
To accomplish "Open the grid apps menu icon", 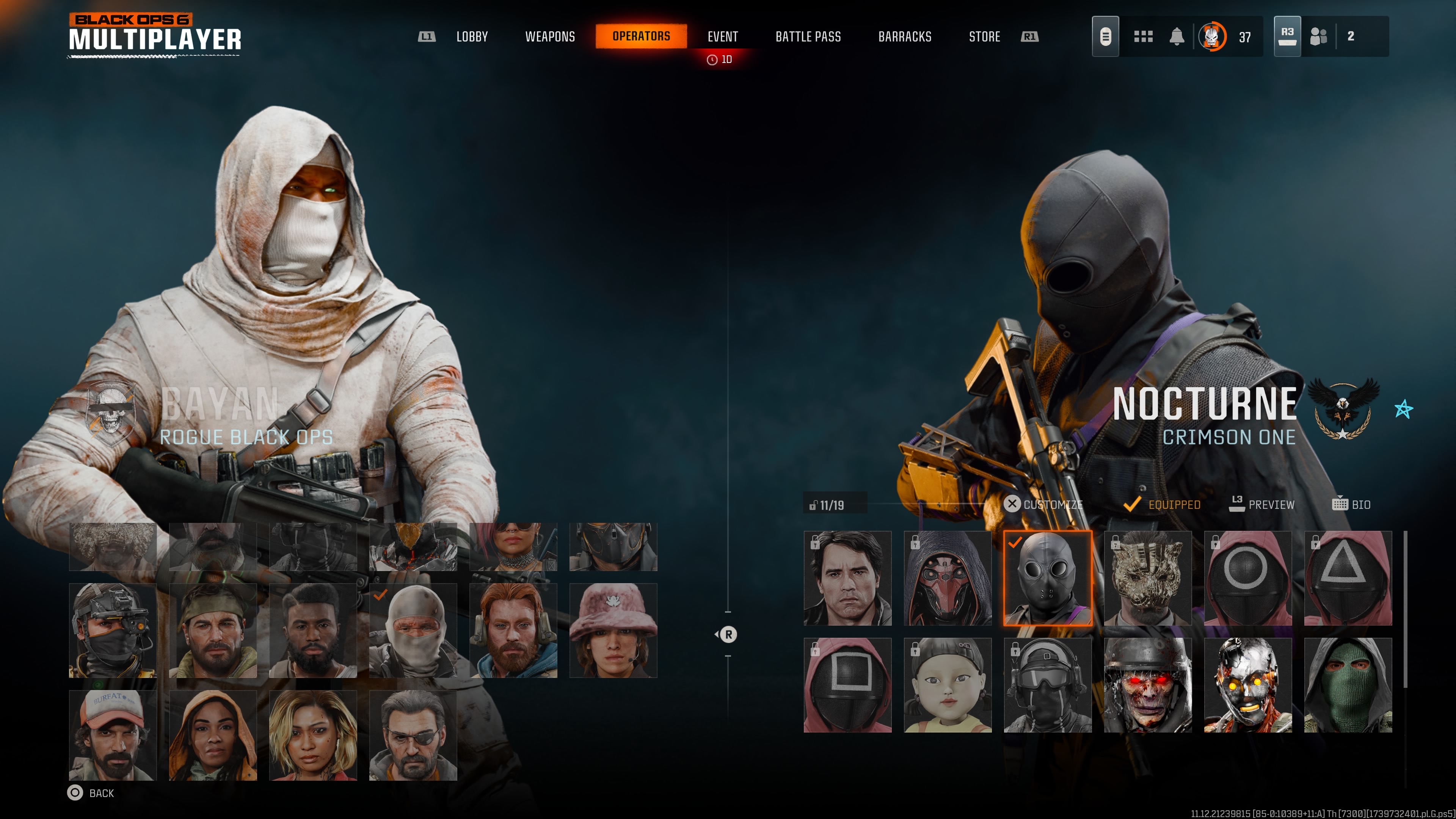I will coord(1143,37).
